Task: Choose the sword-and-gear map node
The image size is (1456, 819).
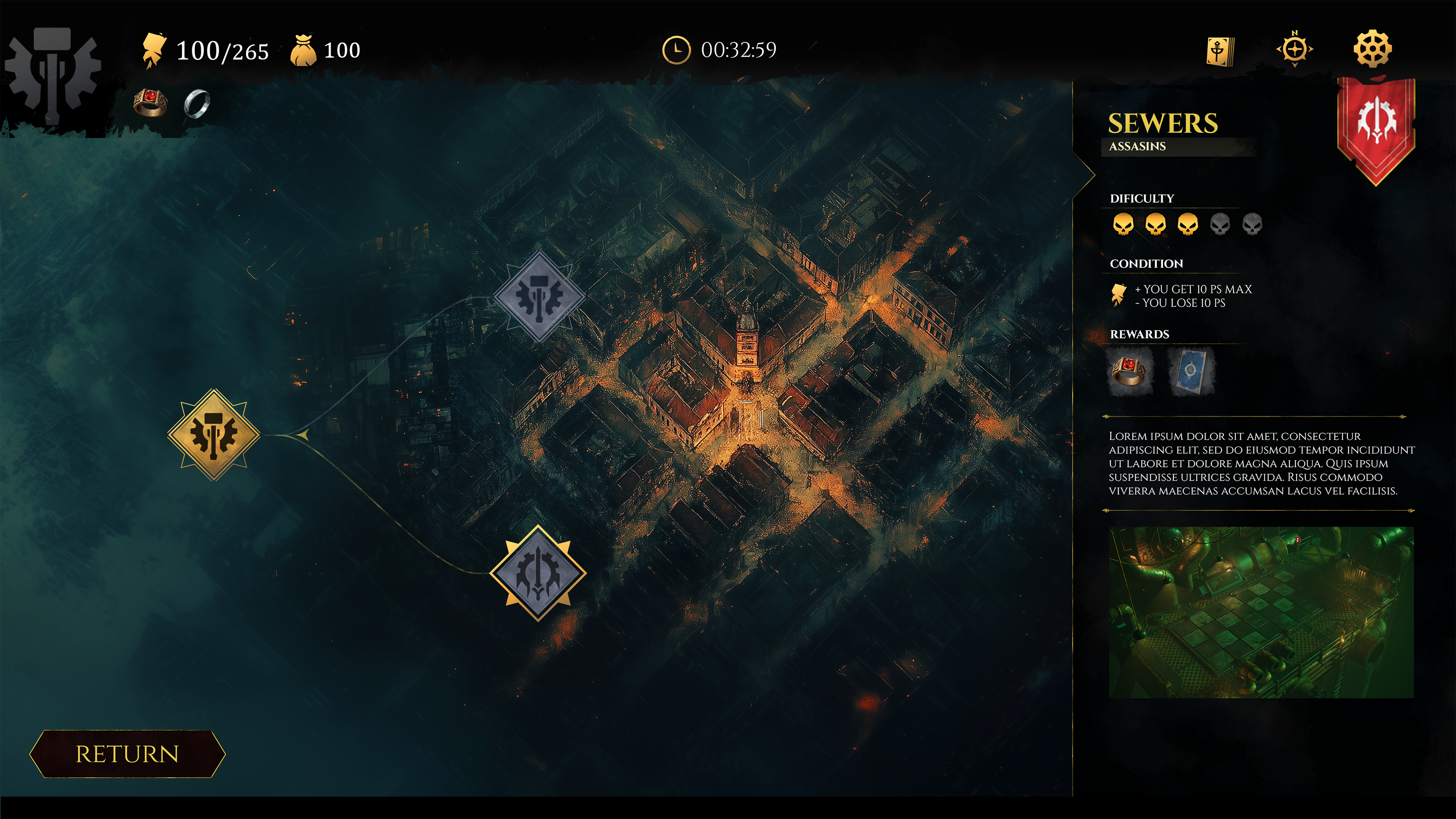Action: (x=538, y=573)
